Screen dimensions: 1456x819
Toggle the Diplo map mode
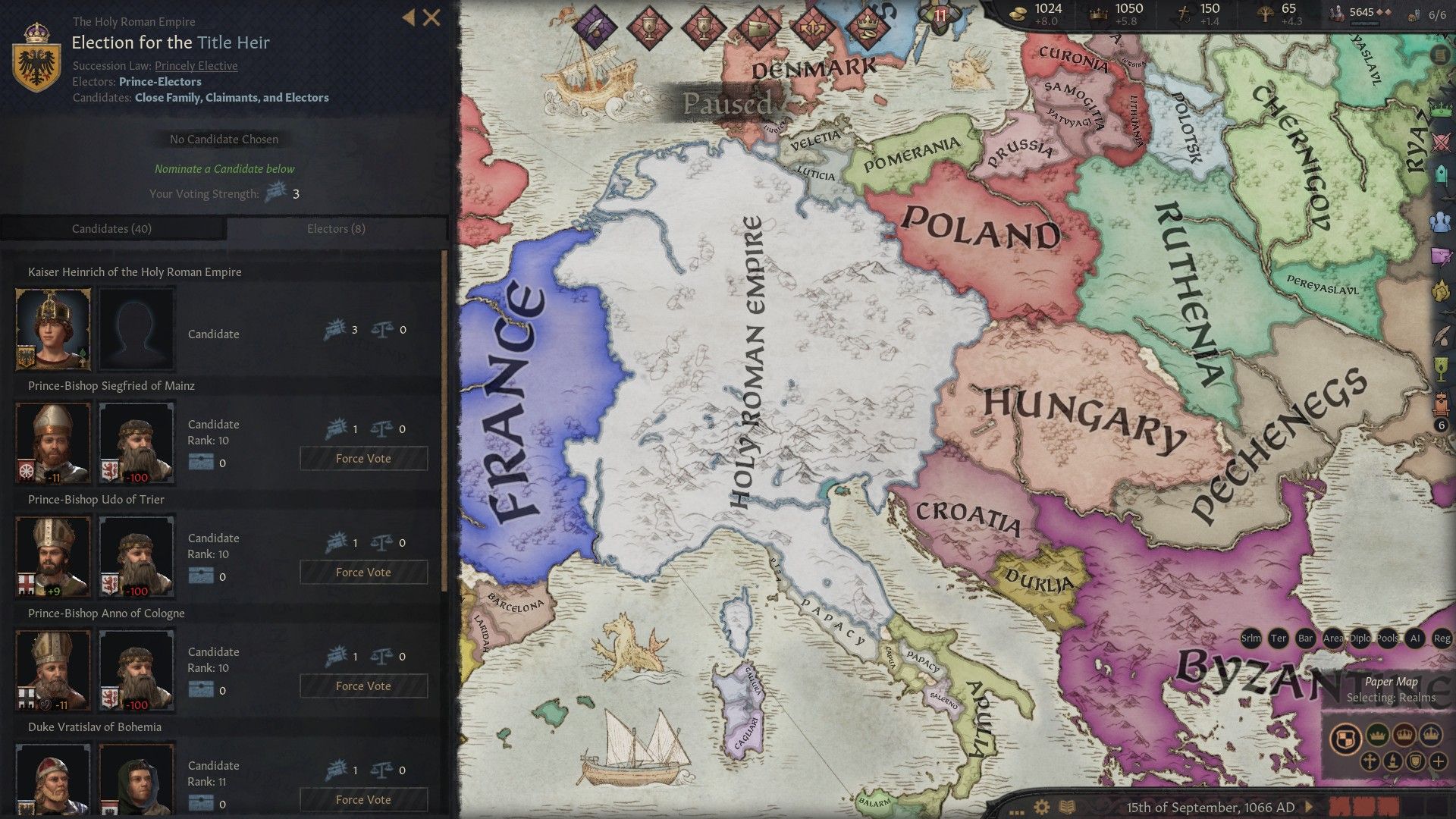tap(1360, 639)
